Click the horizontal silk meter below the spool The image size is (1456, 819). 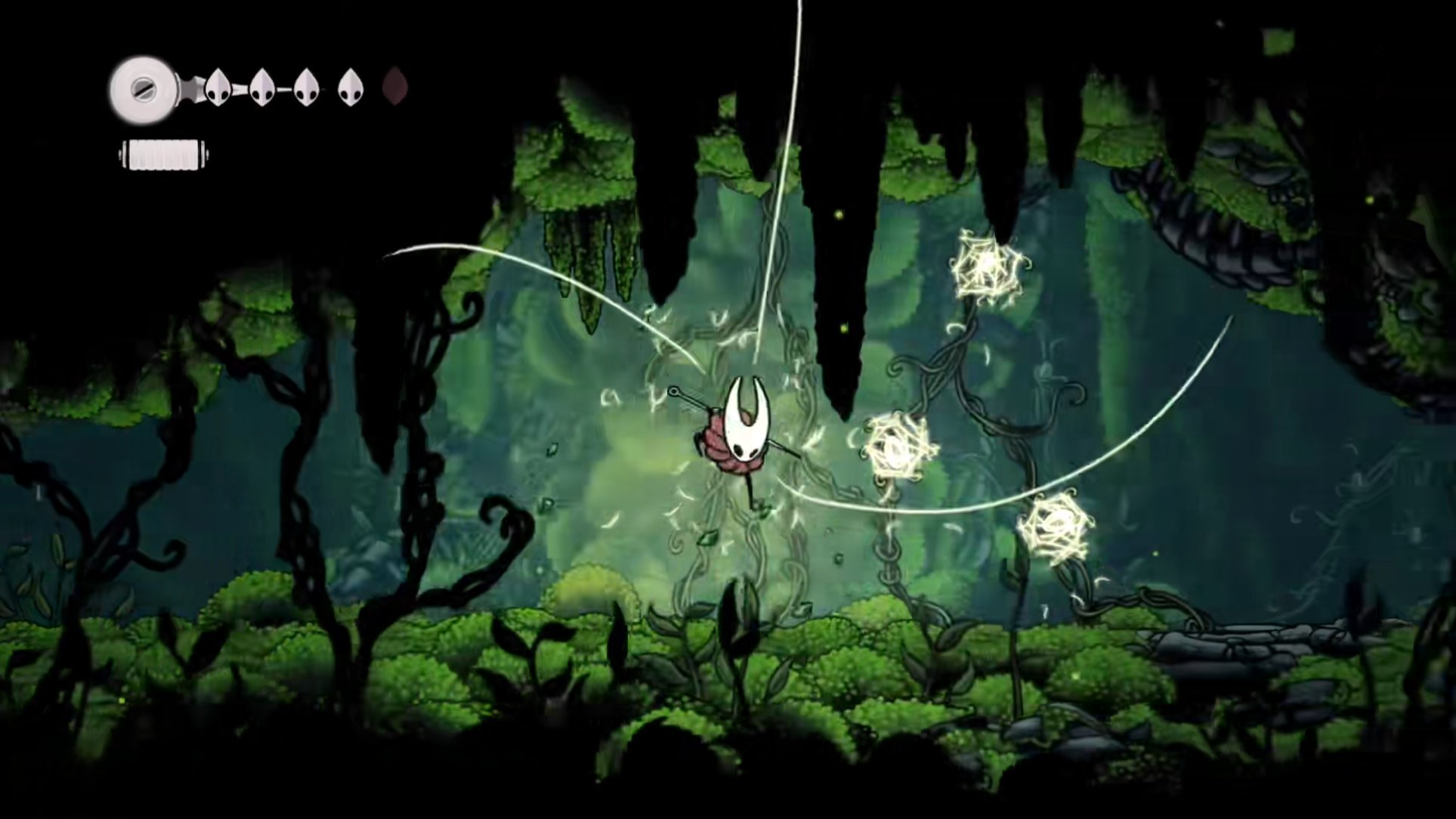coord(164,153)
